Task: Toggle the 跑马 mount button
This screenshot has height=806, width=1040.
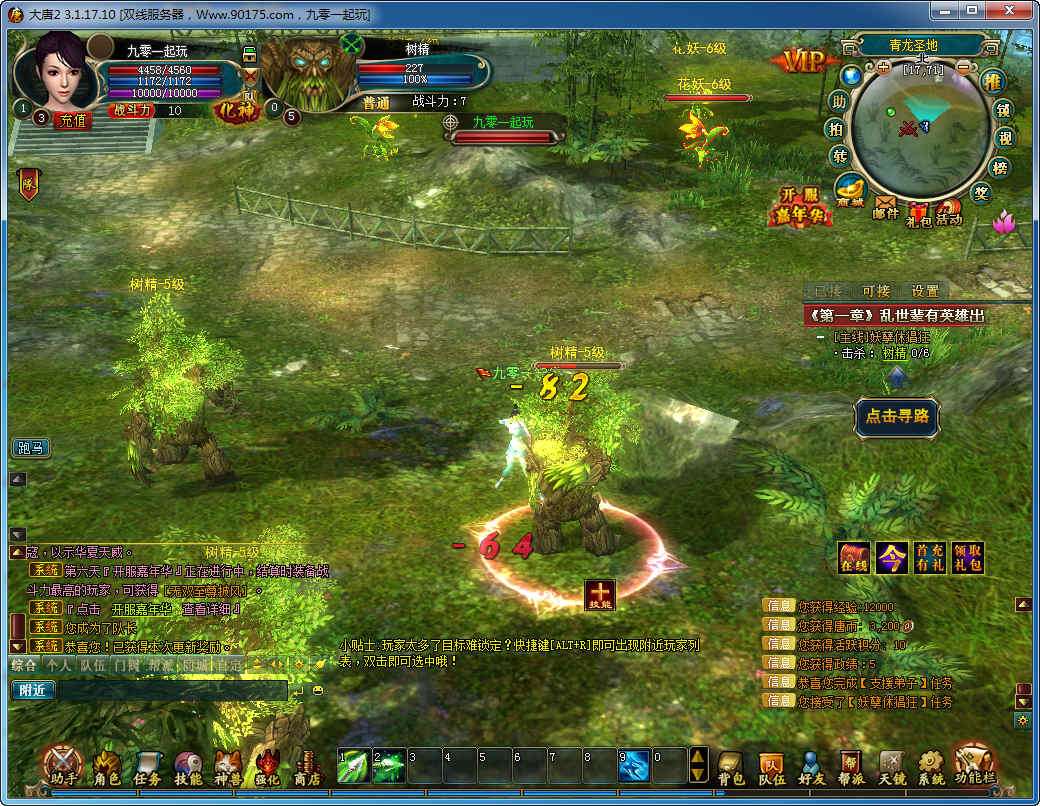Action: 31,448
